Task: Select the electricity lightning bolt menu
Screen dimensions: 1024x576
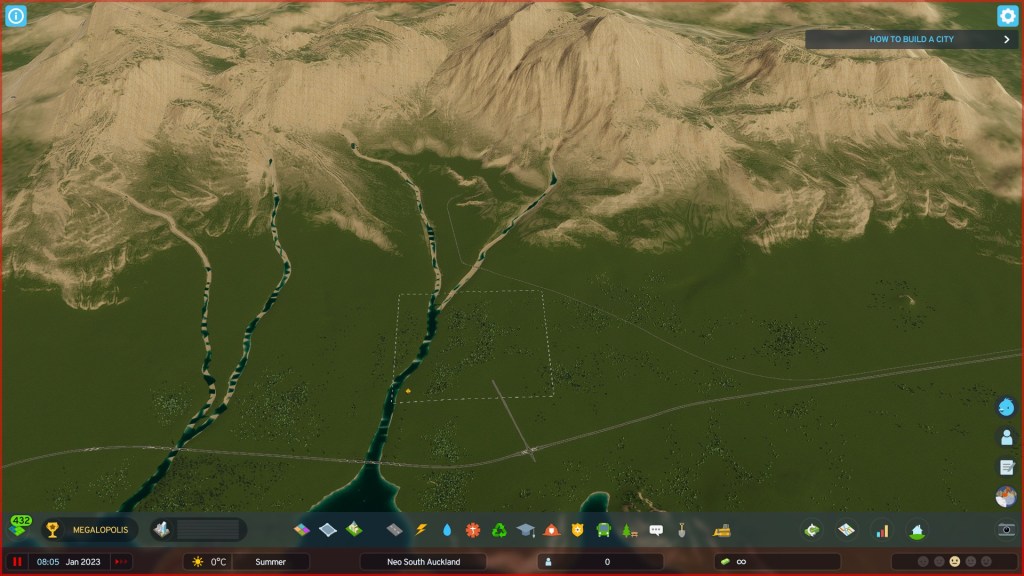Action: [x=421, y=530]
